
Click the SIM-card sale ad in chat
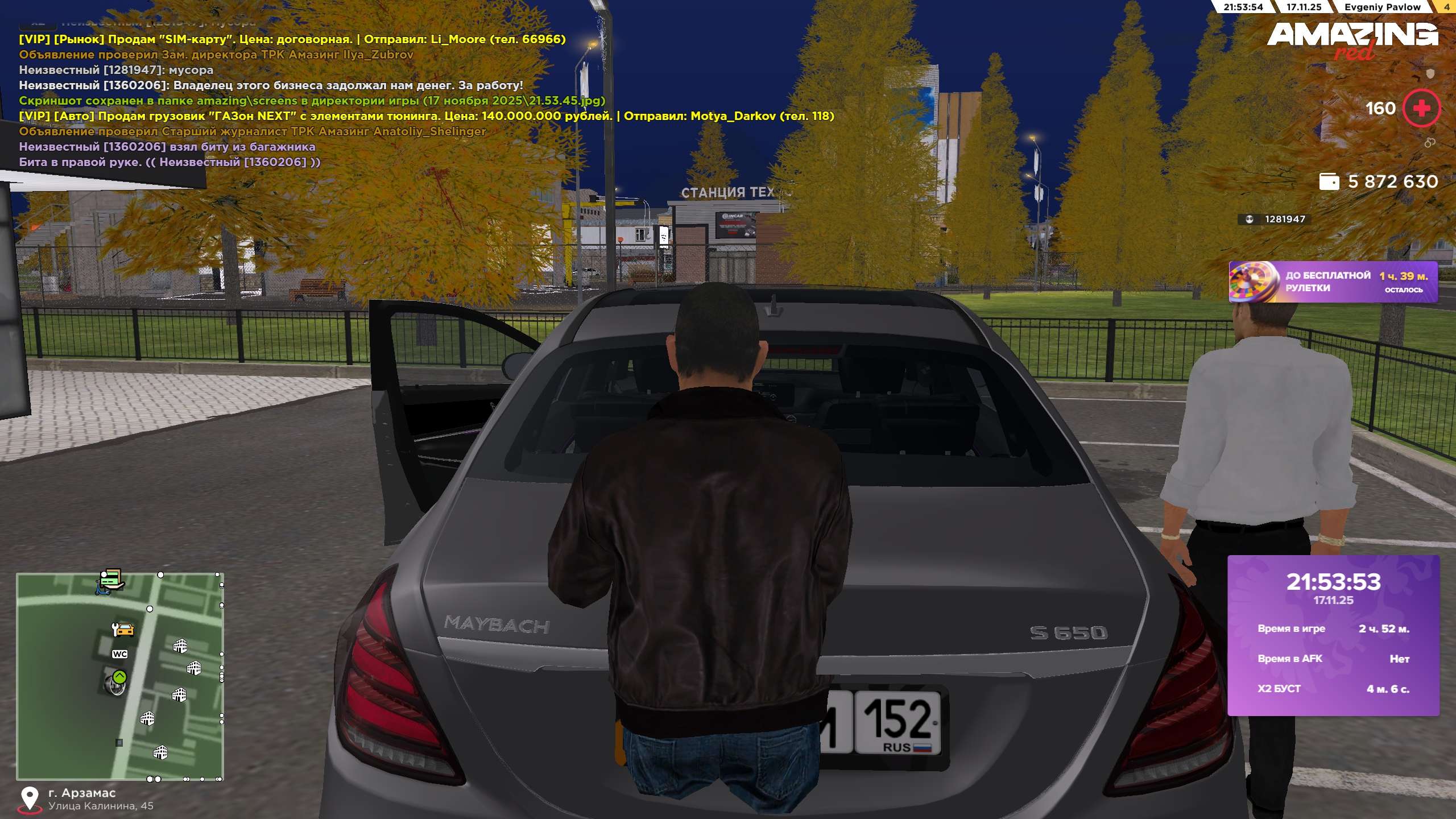pos(292,39)
